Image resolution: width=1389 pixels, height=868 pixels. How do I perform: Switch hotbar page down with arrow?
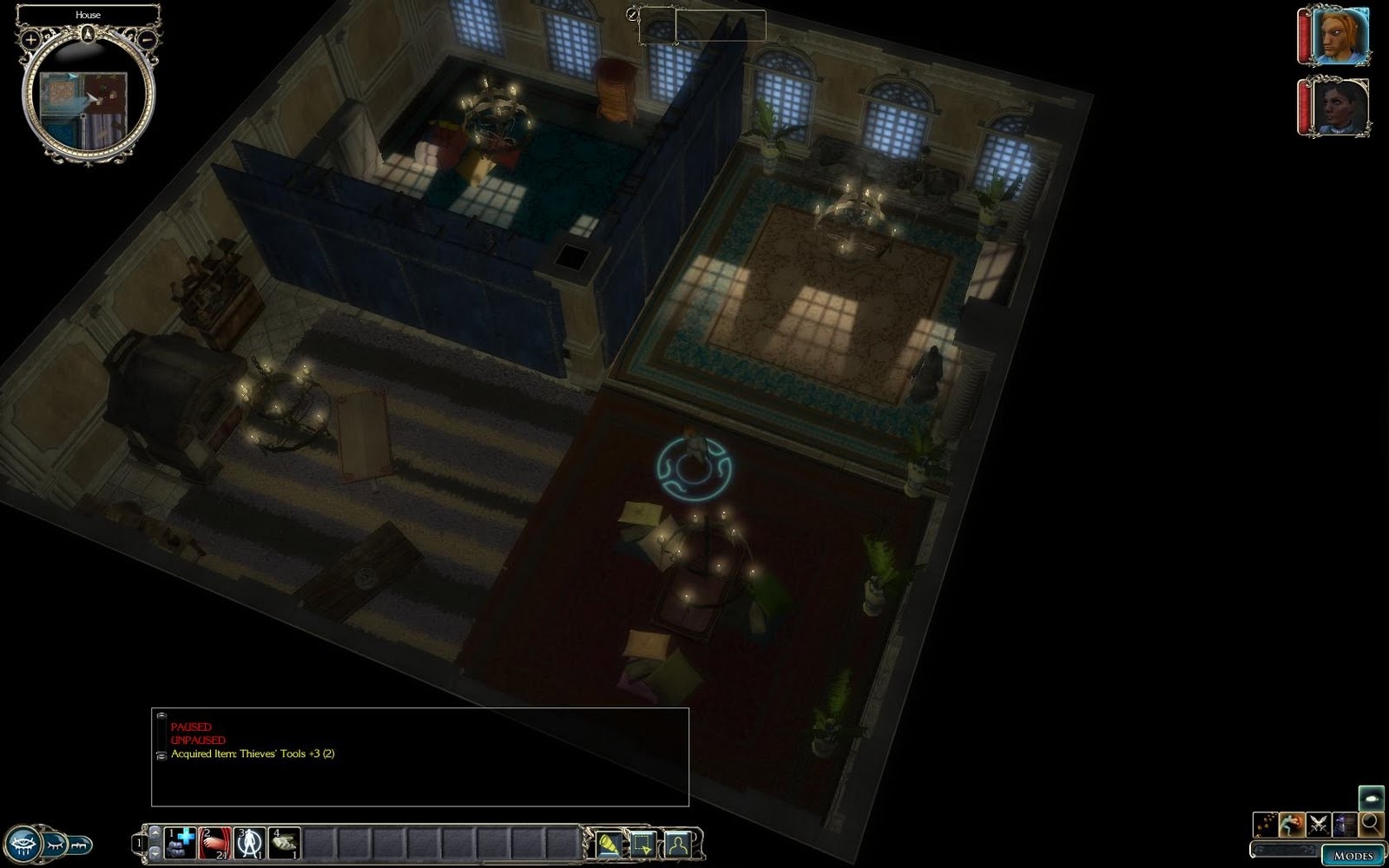click(155, 853)
